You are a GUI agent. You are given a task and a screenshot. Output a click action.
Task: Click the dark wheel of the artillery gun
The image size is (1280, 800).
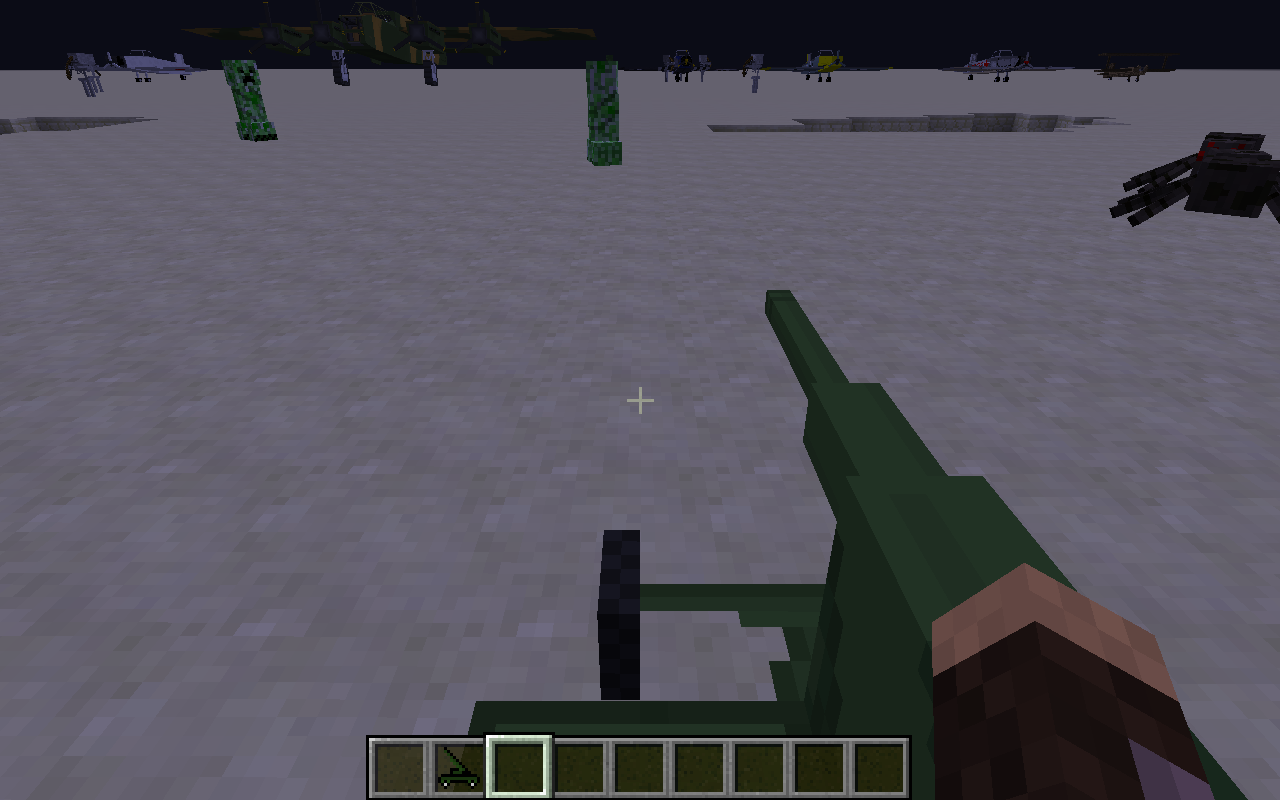(620, 615)
